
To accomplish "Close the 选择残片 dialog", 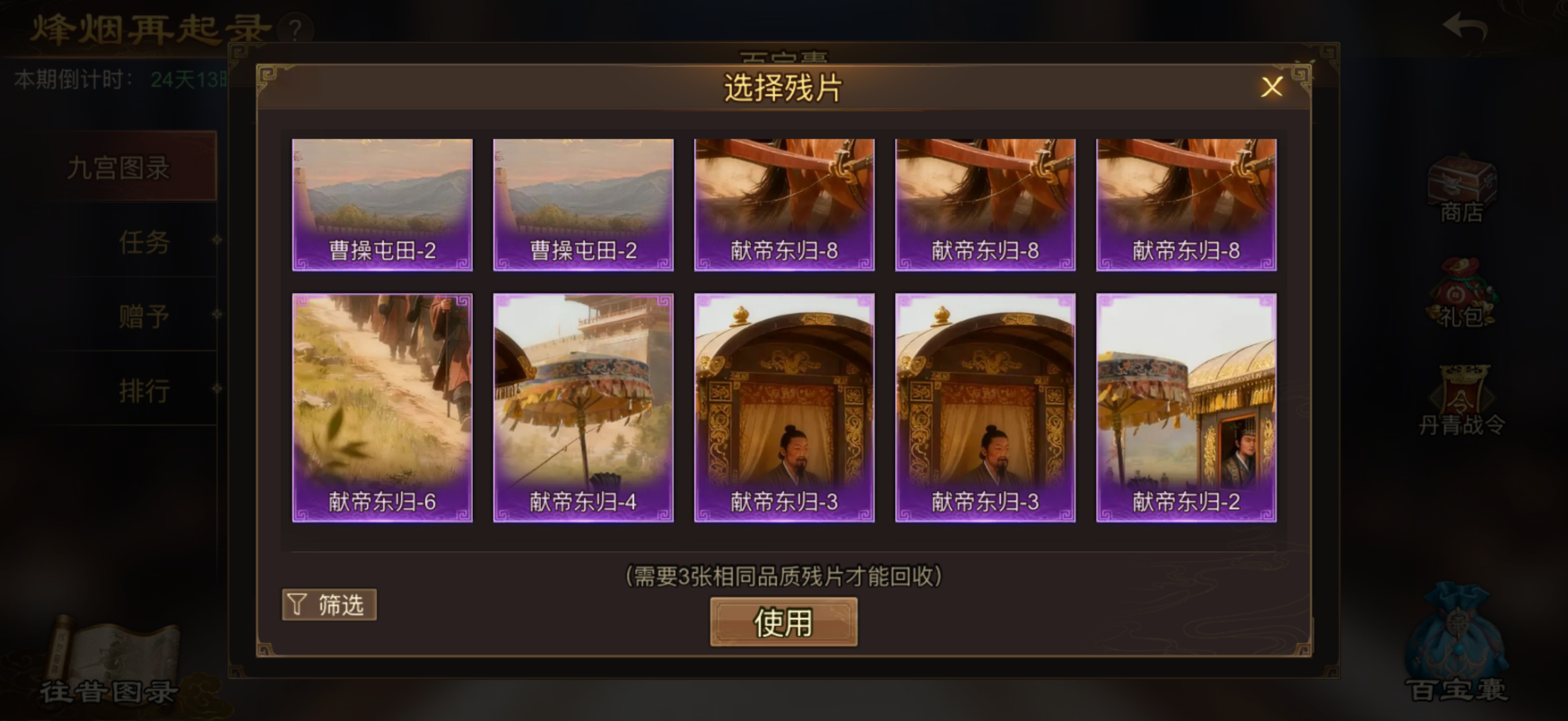I will 1271,87.
